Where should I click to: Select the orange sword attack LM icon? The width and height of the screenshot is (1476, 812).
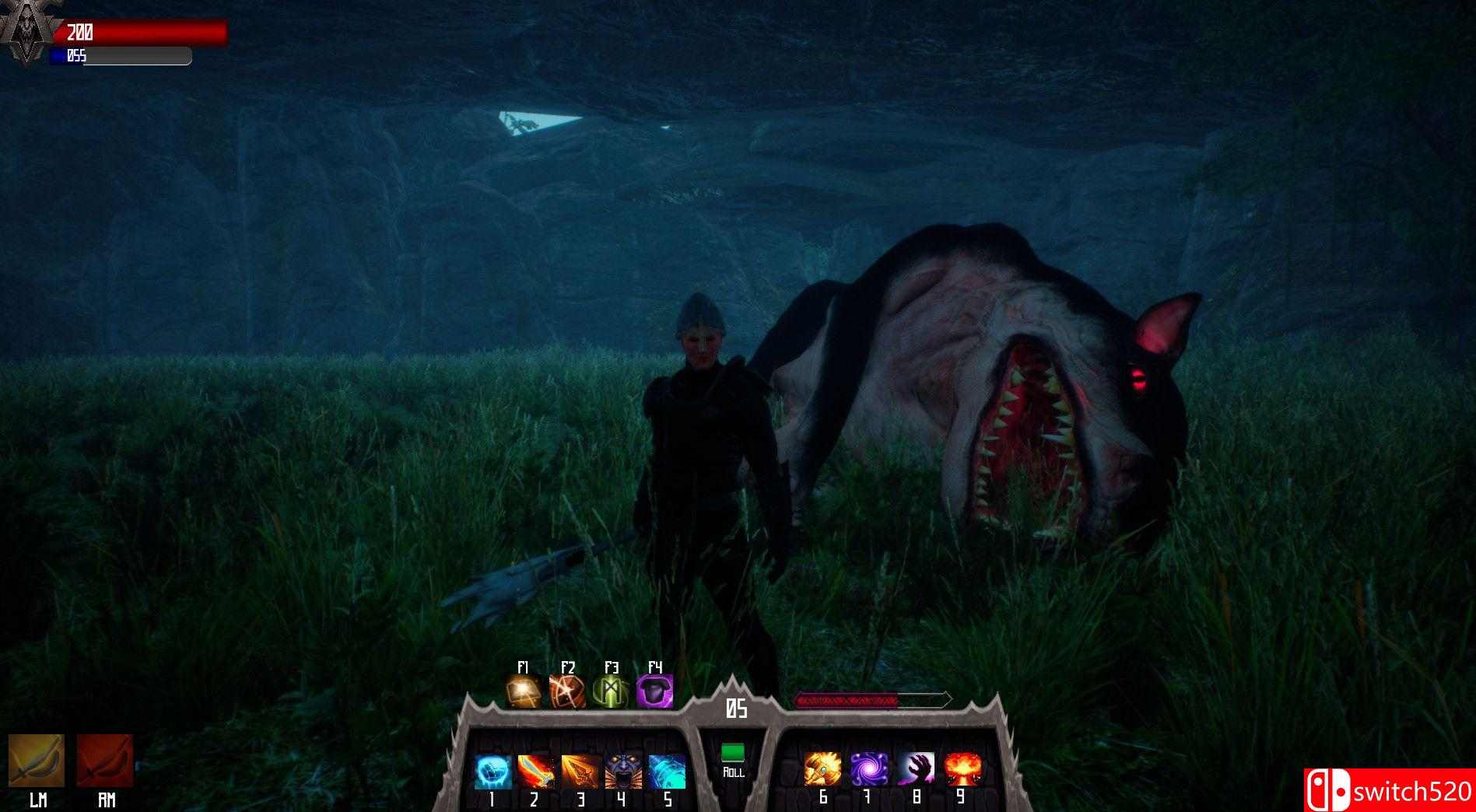point(37,761)
